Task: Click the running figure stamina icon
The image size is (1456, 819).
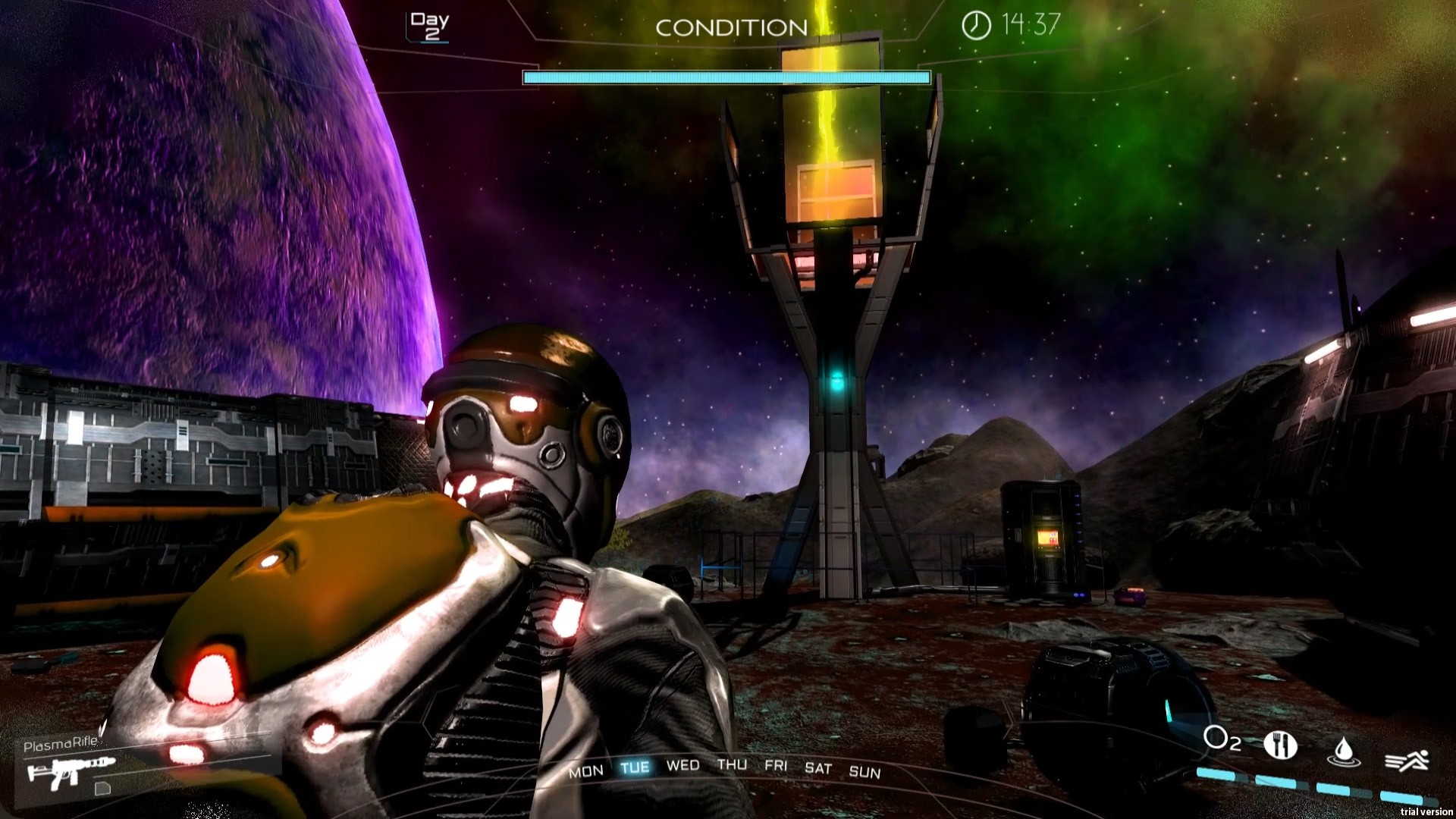Action: pos(1407,760)
